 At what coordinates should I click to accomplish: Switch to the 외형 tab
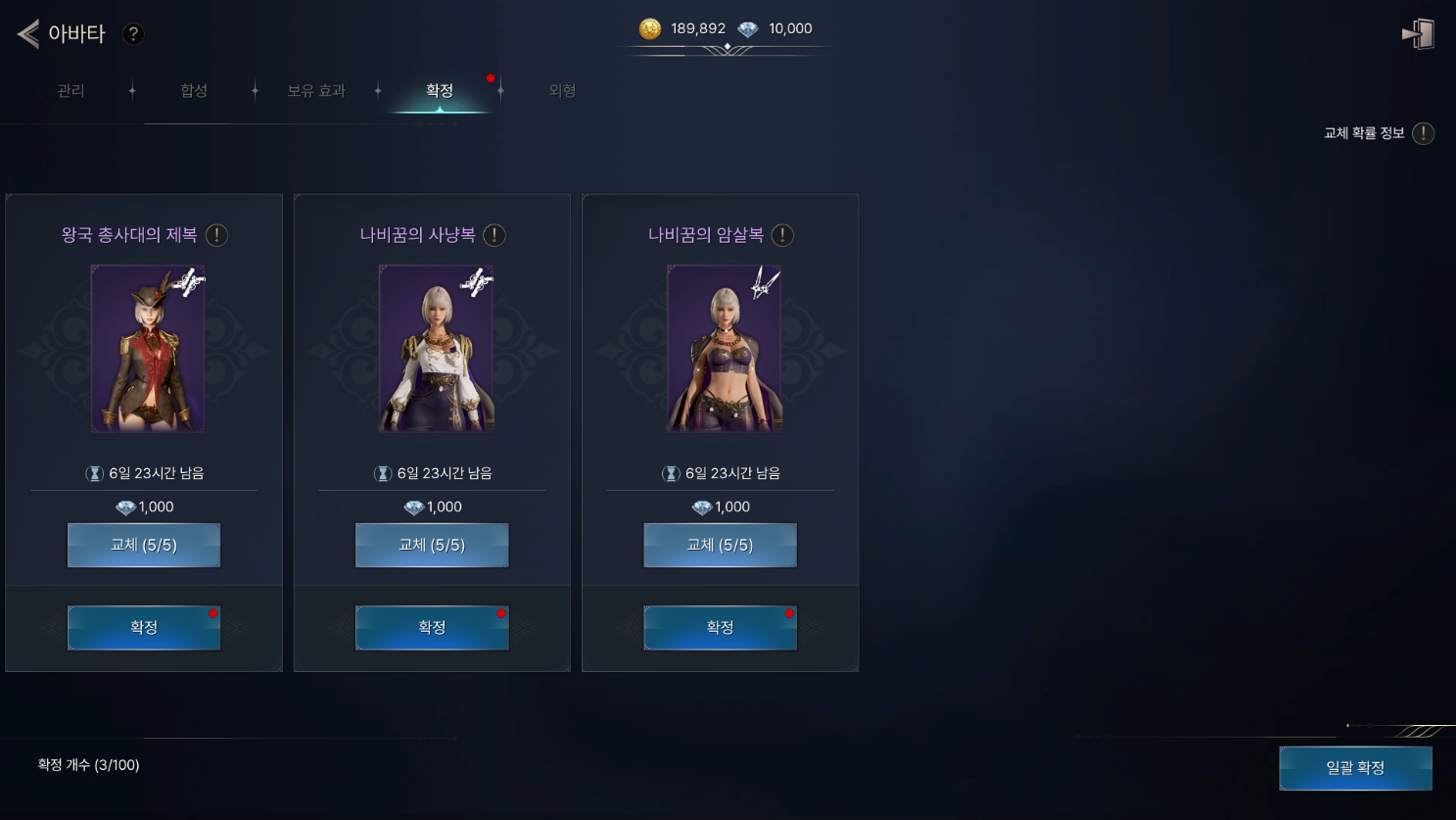point(562,91)
